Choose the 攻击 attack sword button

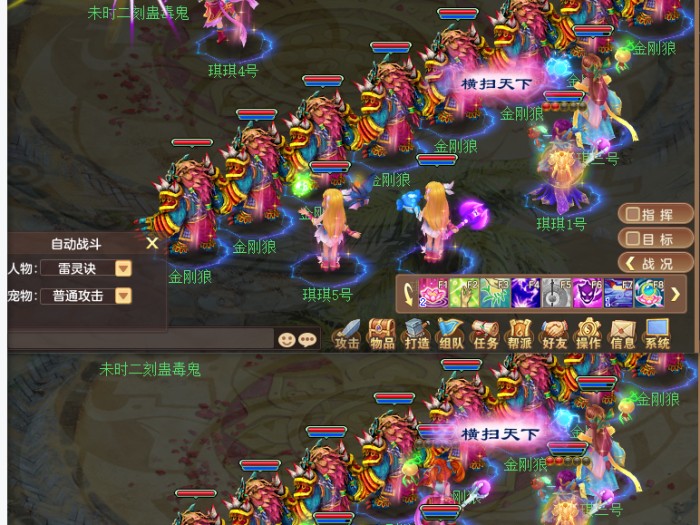347,334
